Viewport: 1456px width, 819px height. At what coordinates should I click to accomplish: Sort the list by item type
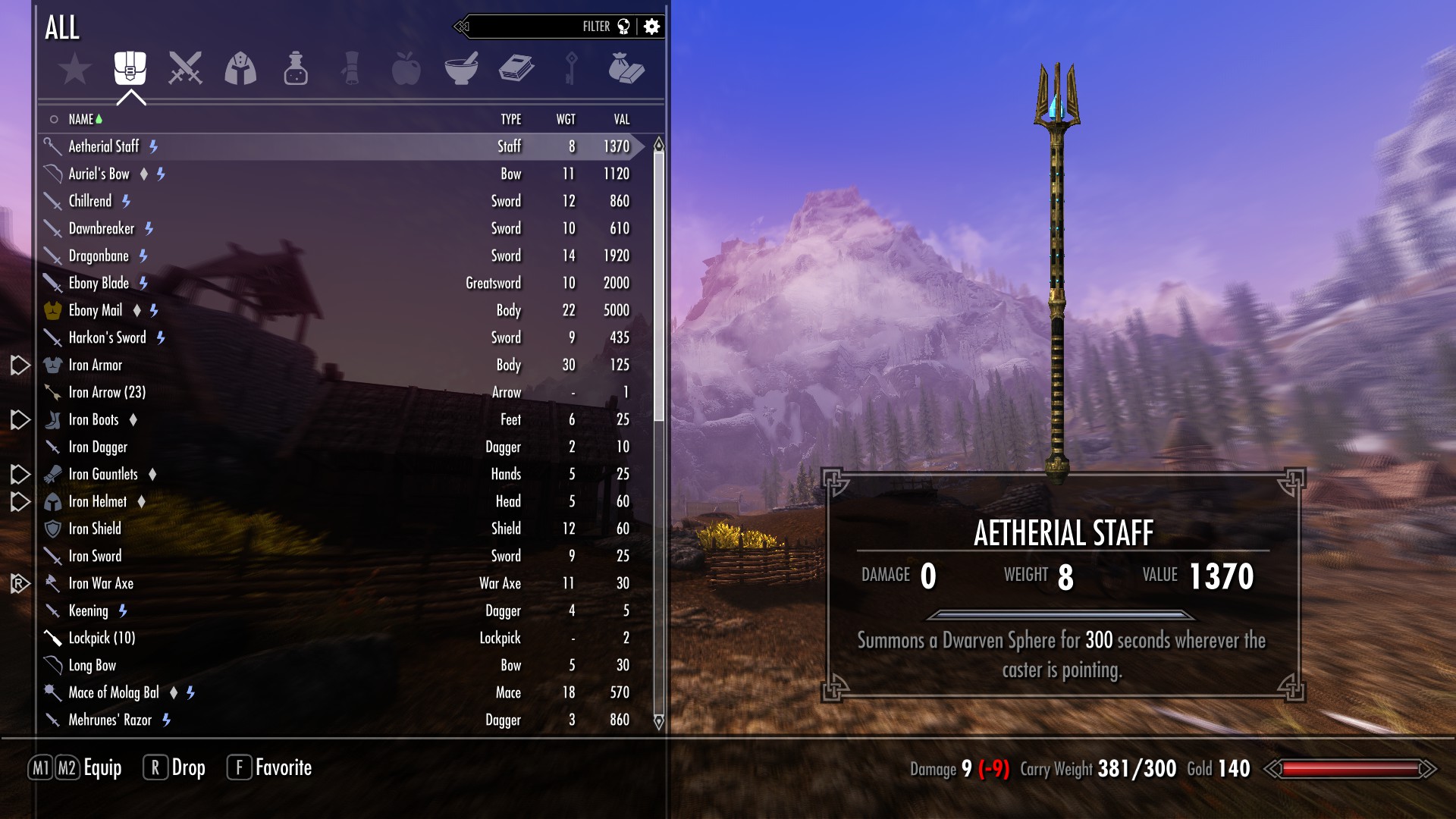(x=510, y=120)
